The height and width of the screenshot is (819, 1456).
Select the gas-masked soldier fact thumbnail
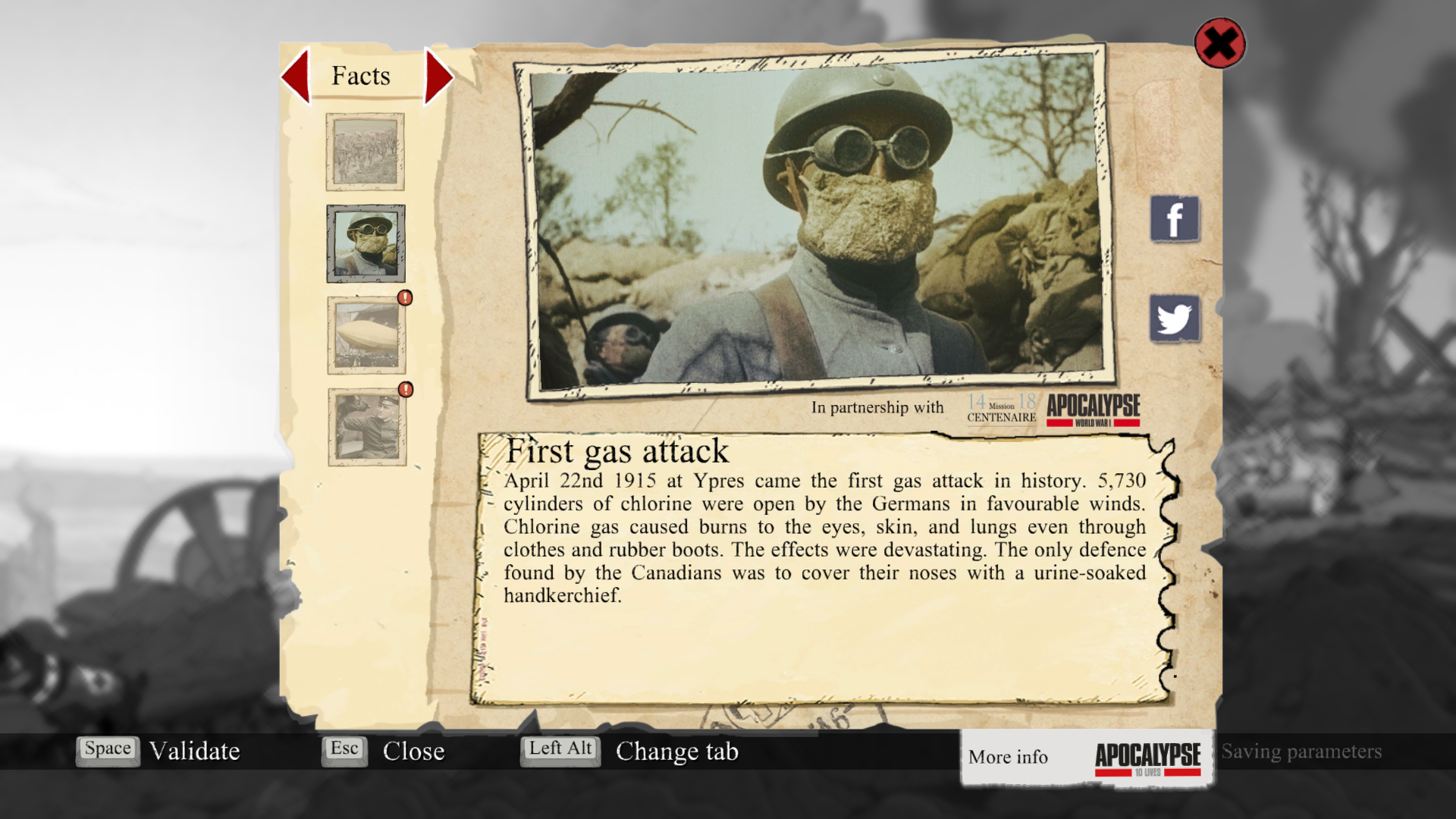[366, 243]
